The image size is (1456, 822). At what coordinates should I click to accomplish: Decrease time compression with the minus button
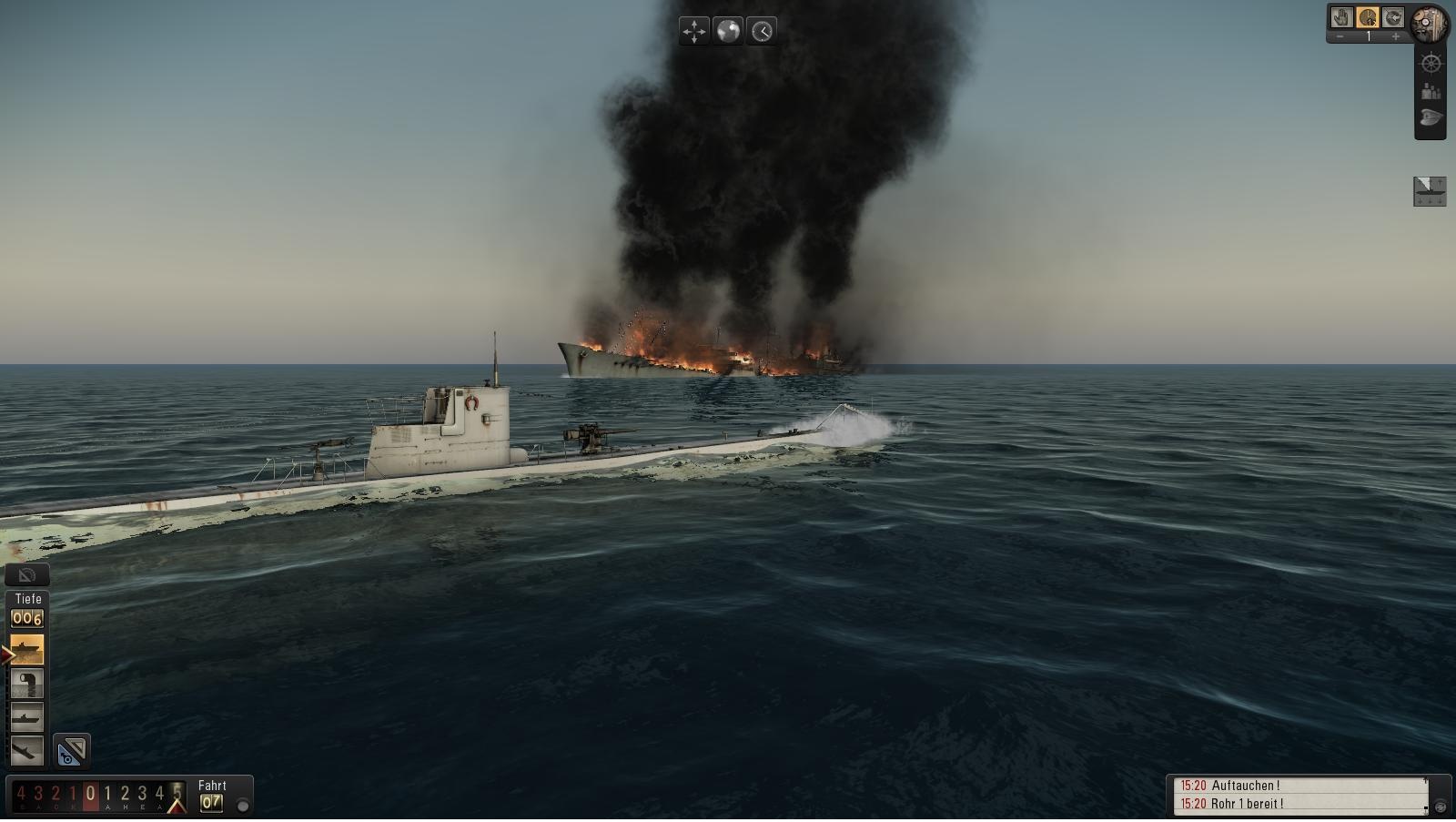(1340, 36)
